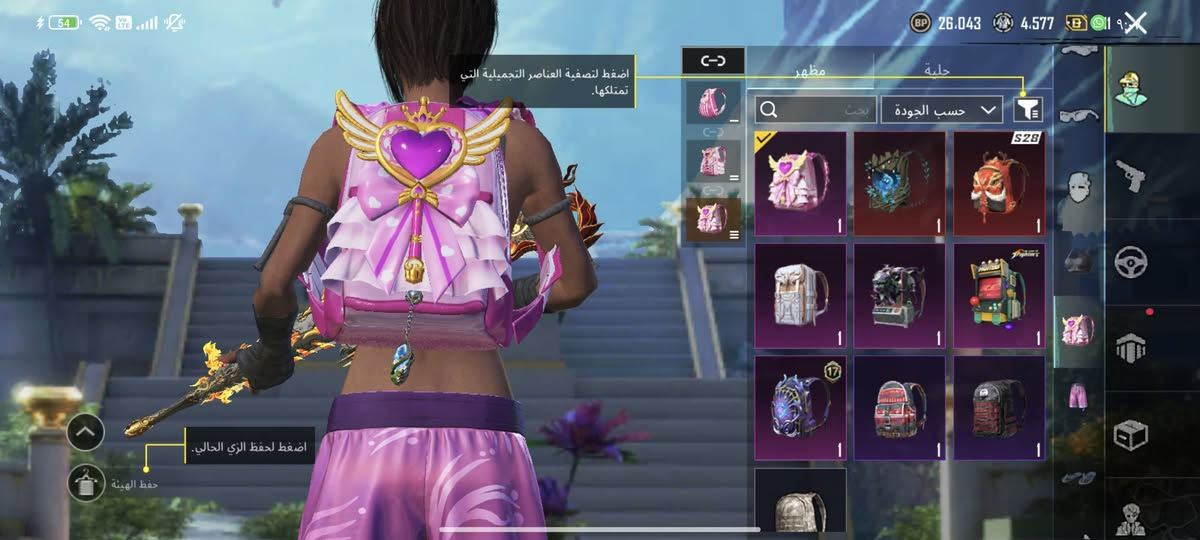Open the filter for owned cosmetic items
1200x540 pixels.
[x=1028, y=109]
